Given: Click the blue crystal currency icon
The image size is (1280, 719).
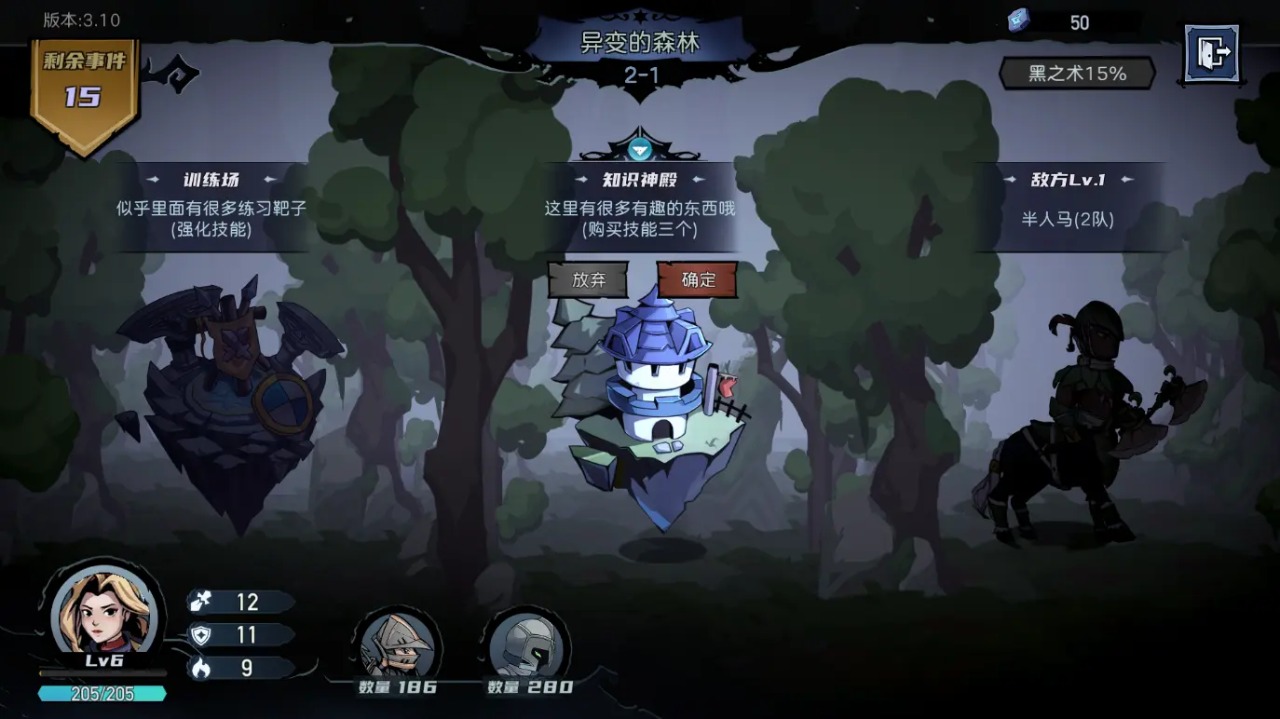Looking at the screenshot, I should tap(1018, 21).
